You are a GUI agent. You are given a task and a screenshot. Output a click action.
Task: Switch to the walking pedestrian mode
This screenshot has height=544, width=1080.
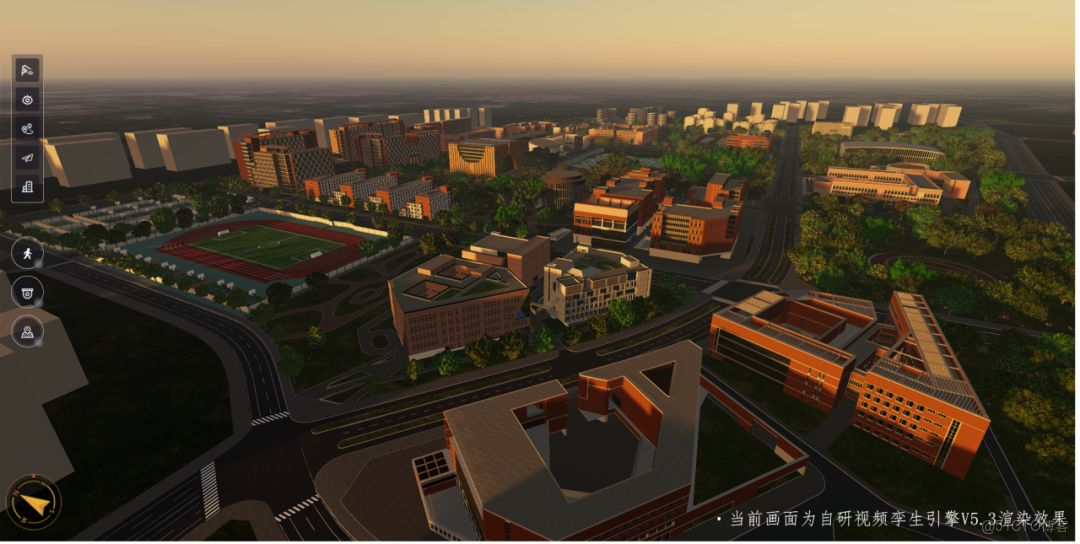[x=27, y=253]
